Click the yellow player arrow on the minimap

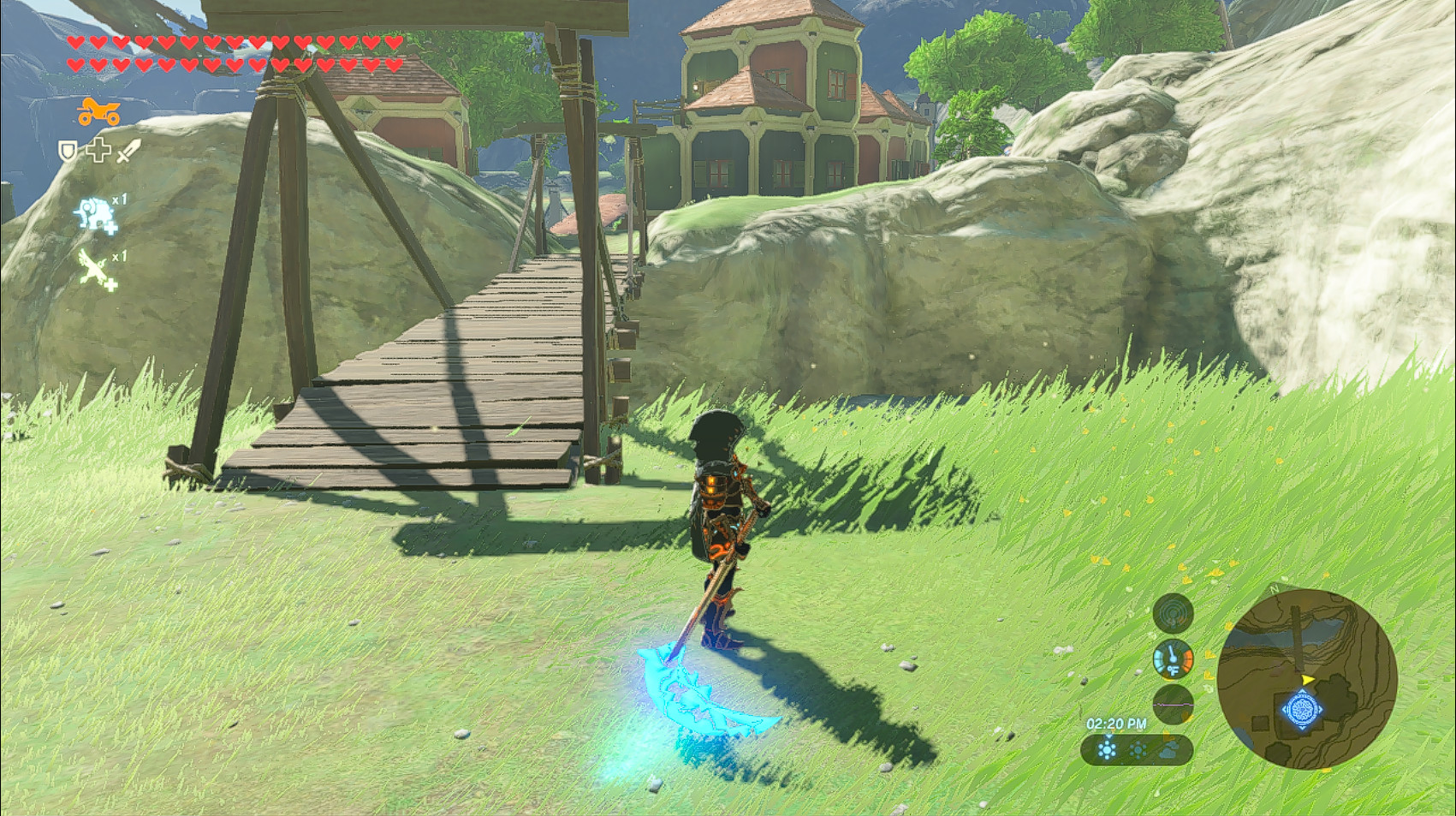pos(1307,679)
